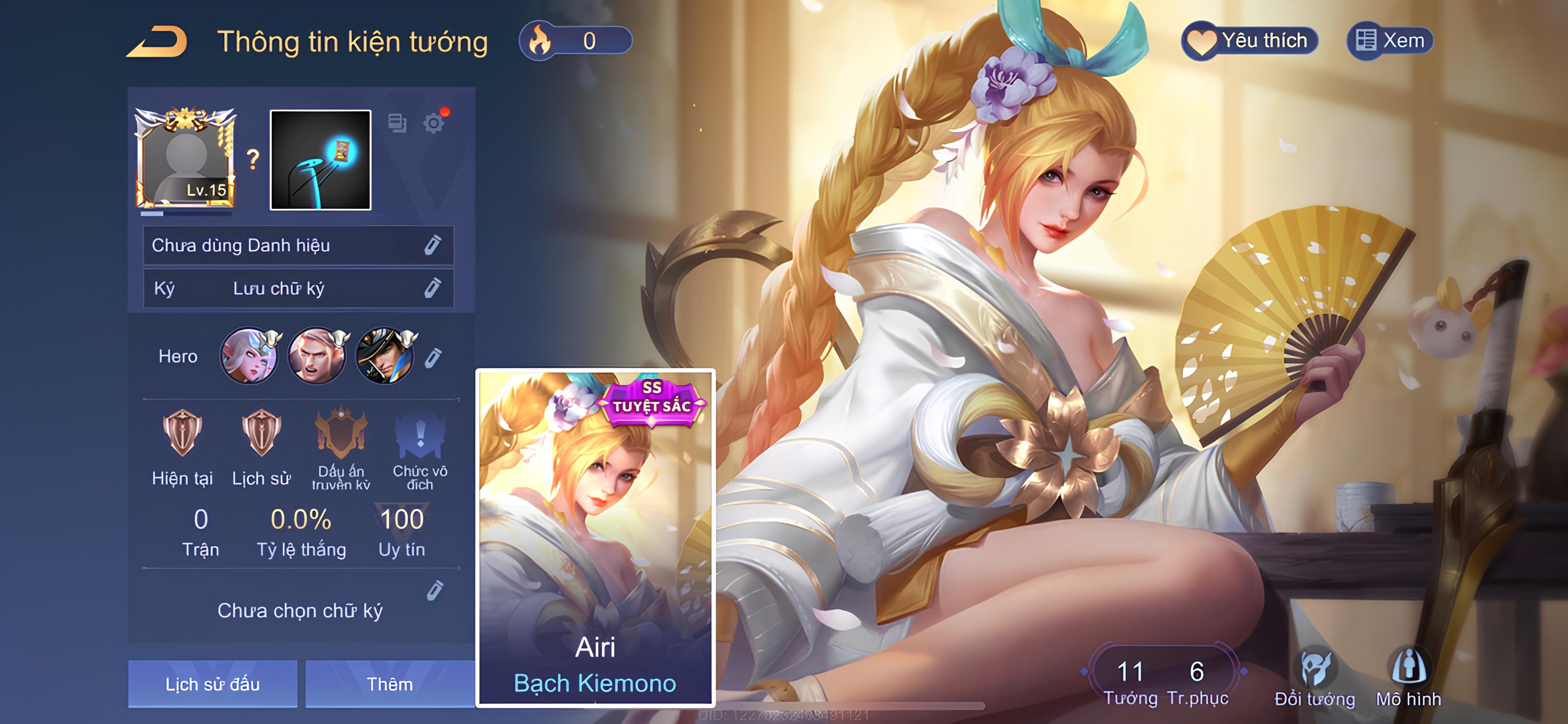
Task: View the Dấu ấn truyền kỳ emblem
Action: click(341, 434)
